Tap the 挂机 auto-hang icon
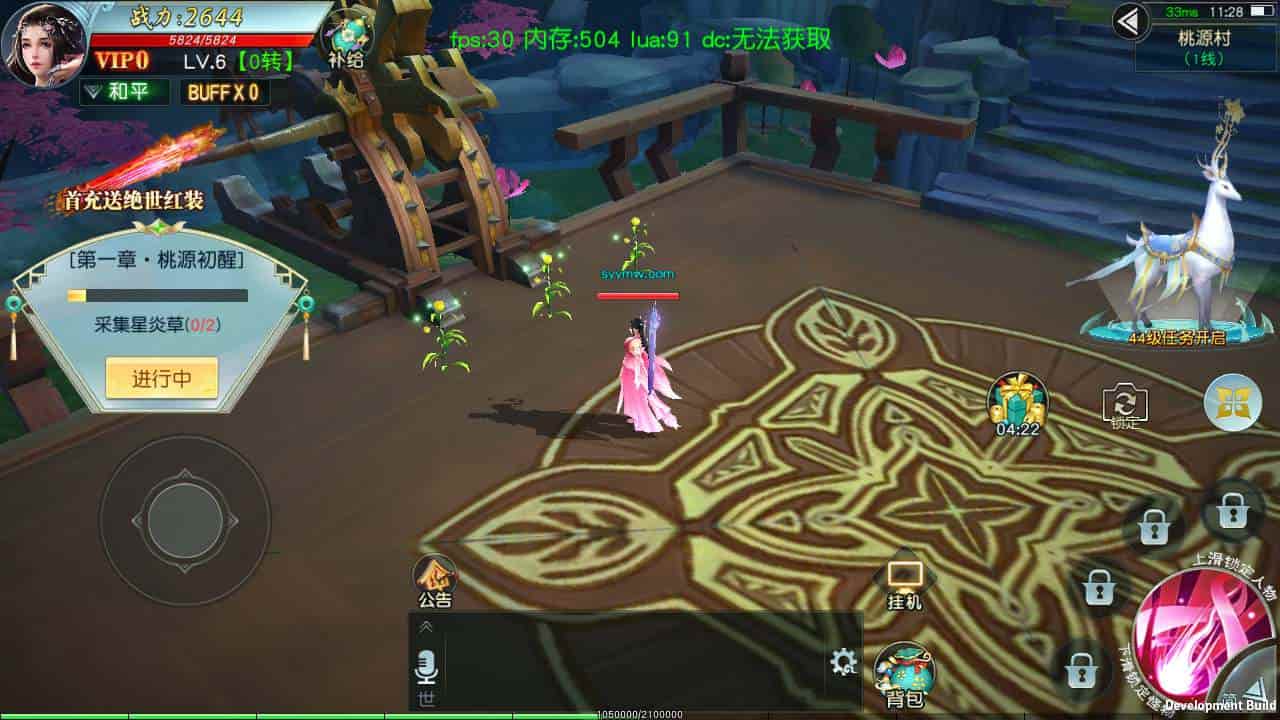Screen dimensions: 1280x720 [x=905, y=585]
